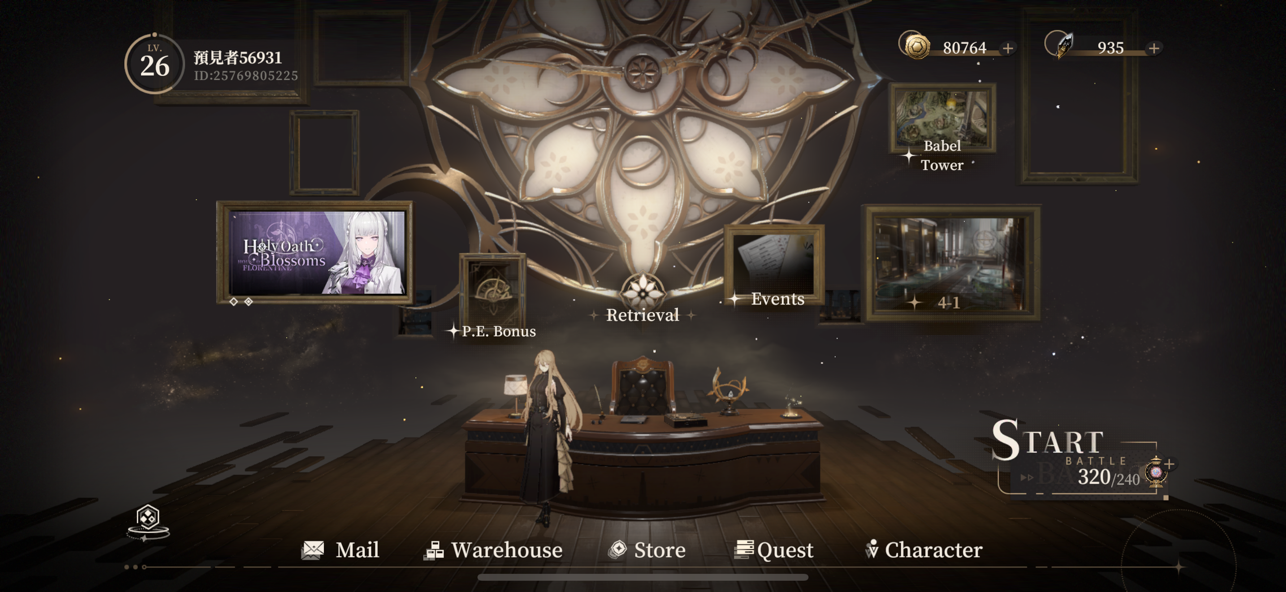The image size is (1286, 592).
Task: View the Holy Oath Blossoms banner
Action: [314, 252]
